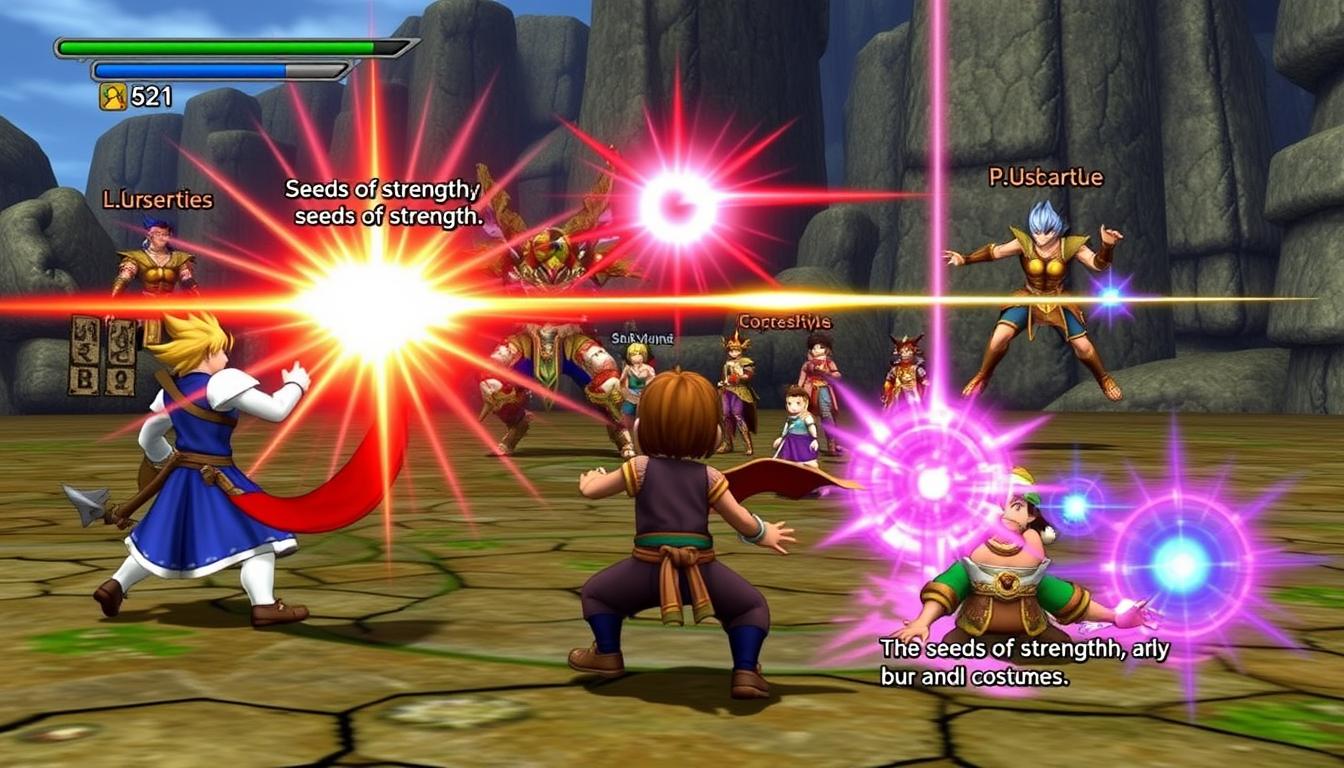This screenshot has height=768, width=1344.
Task: Click the blue MP bar
Action: (x=200, y=68)
